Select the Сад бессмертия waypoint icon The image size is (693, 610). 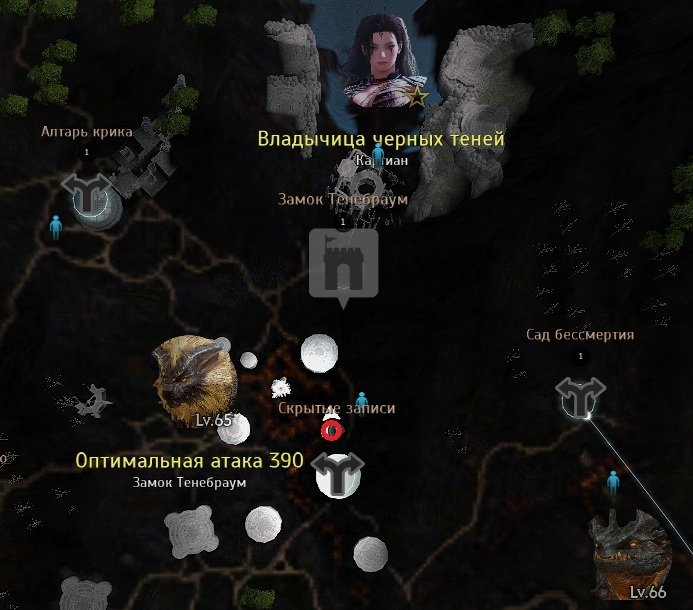pyautogui.click(x=579, y=396)
